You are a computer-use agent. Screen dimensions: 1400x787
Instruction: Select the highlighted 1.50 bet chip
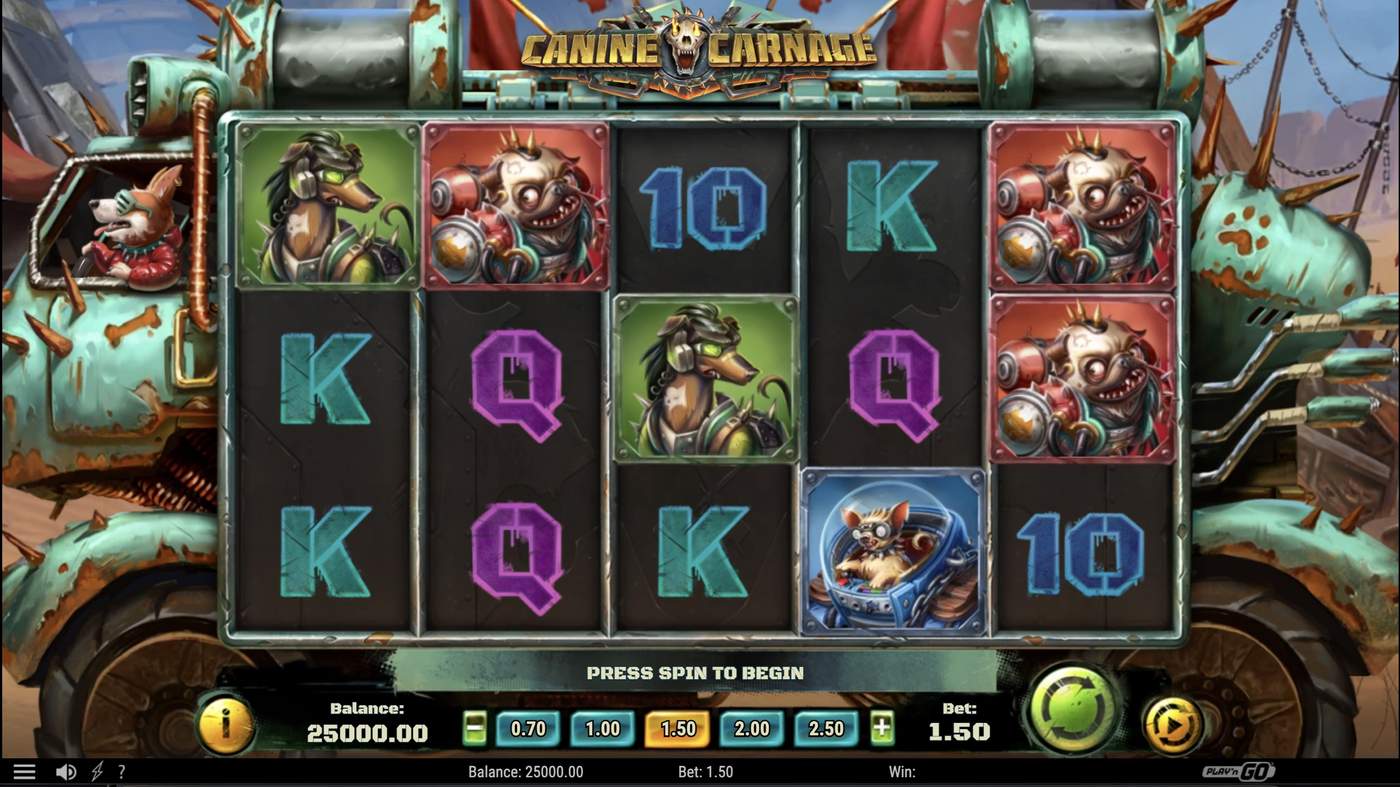tap(675, 729)
